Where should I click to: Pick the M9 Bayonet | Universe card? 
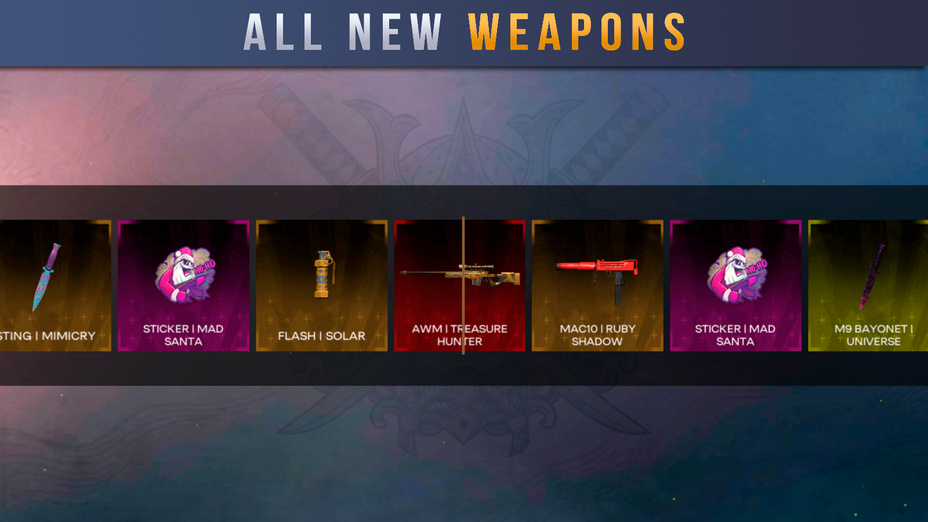click(x=868, y=285)
